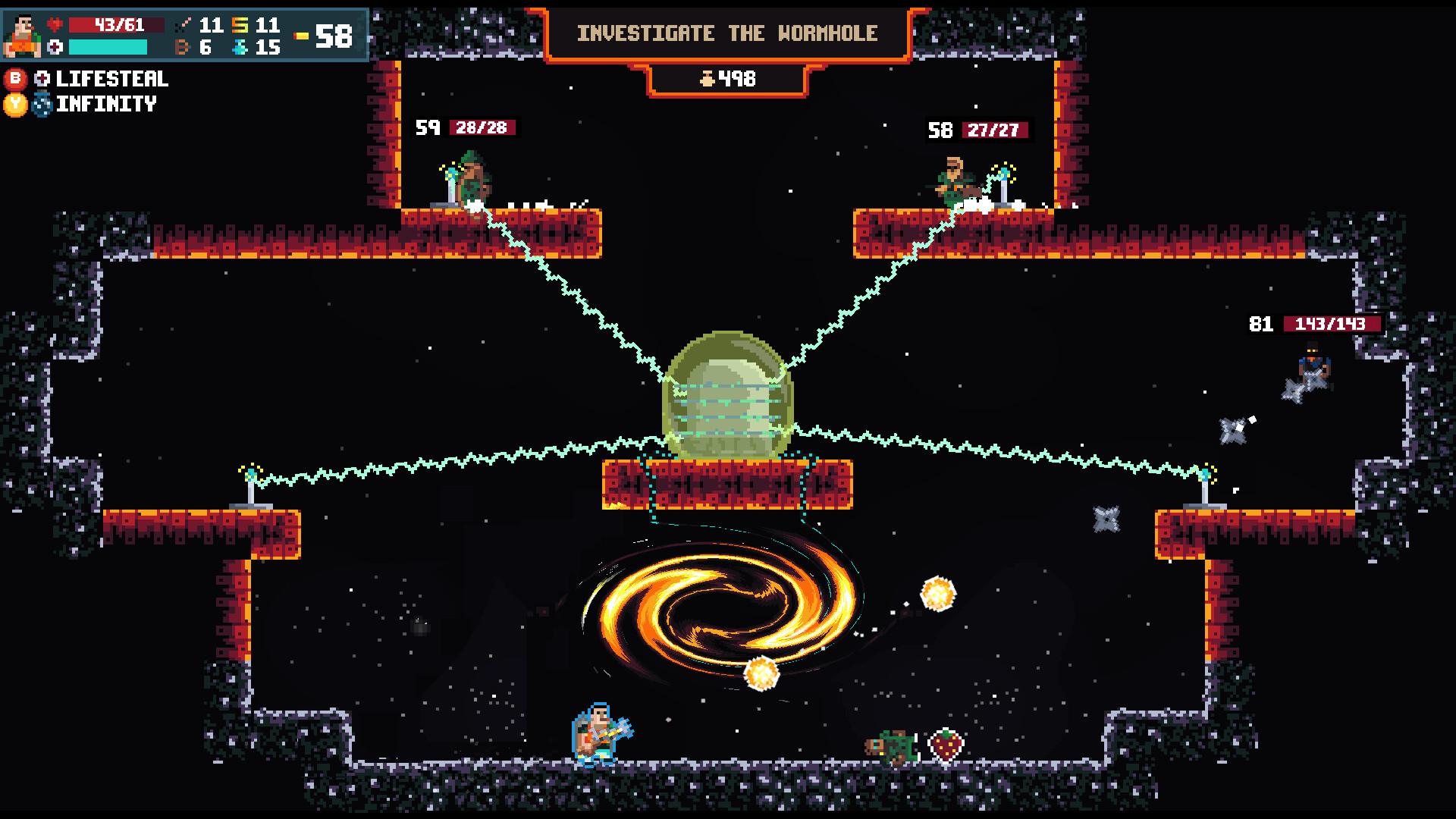This screenshot has width=1456, height=819.
Task: Click the orange S speed stat icon
Action: (240, 26)
